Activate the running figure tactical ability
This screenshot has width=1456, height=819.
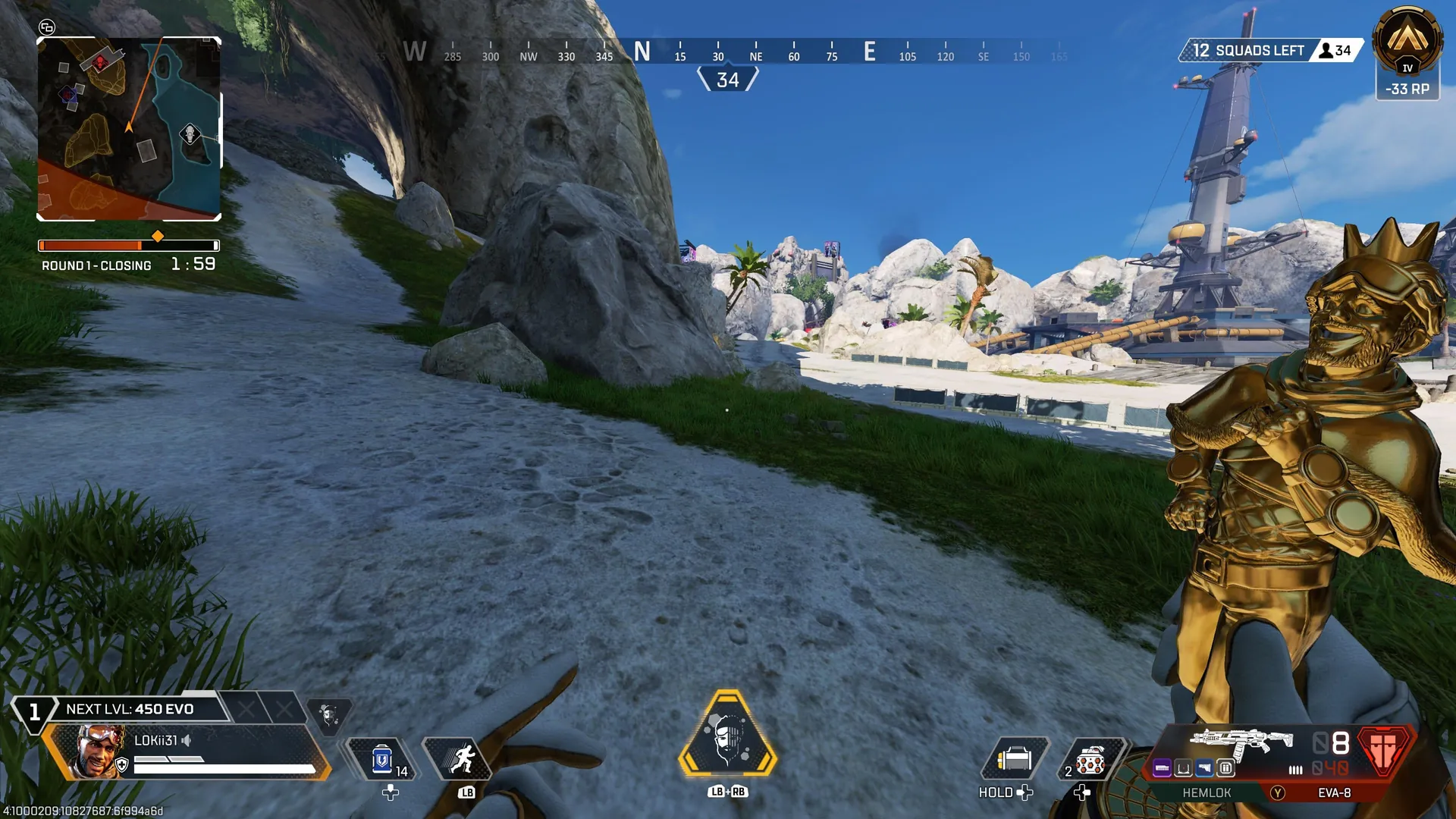pos(462,759)
